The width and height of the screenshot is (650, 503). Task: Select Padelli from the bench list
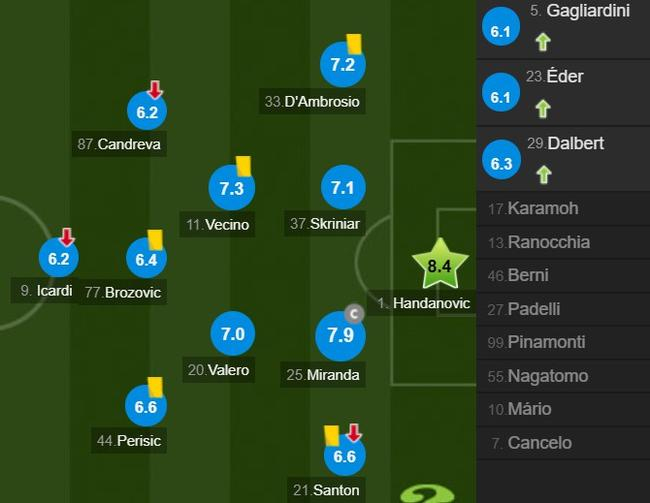(x=563, y=309)
